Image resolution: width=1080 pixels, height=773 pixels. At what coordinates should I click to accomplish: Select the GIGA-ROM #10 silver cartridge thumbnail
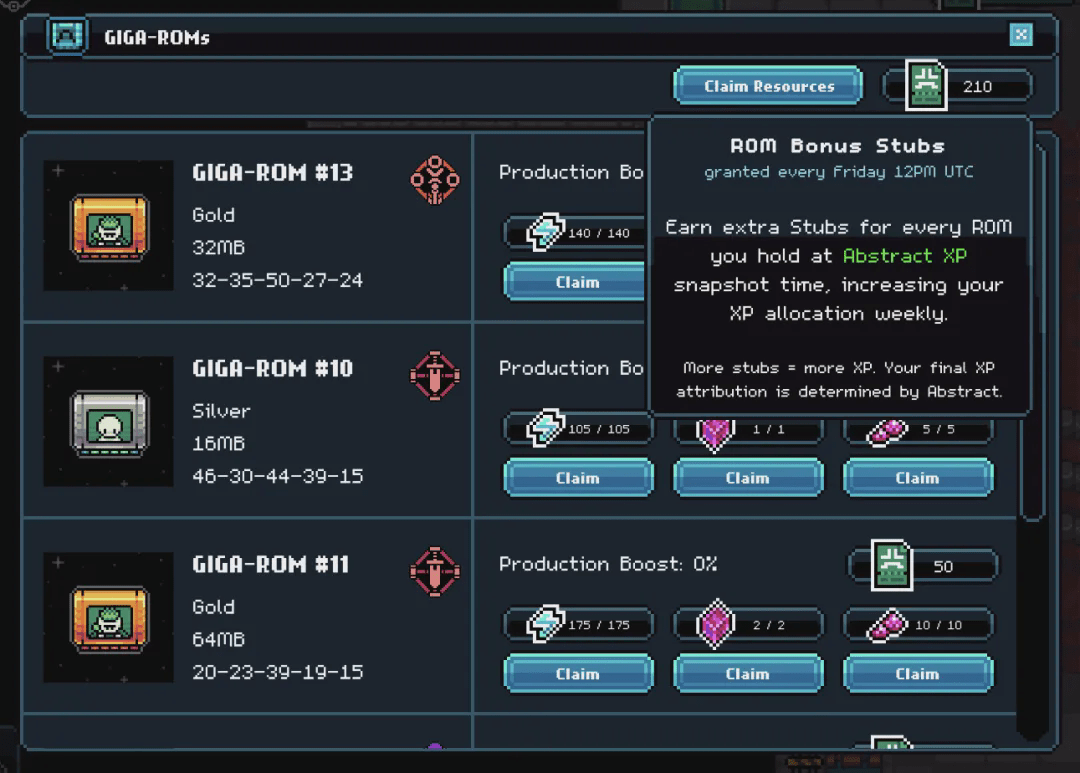[108, 423]
